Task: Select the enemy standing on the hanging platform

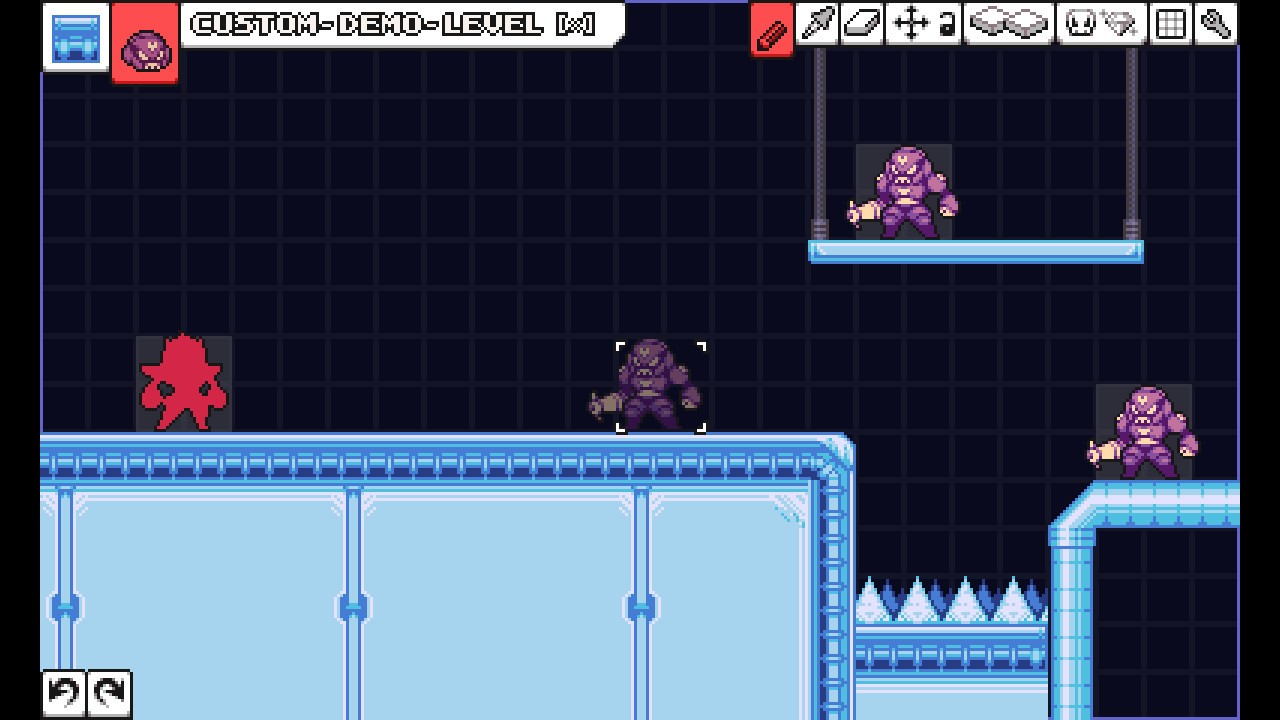Action: (903, 188)
